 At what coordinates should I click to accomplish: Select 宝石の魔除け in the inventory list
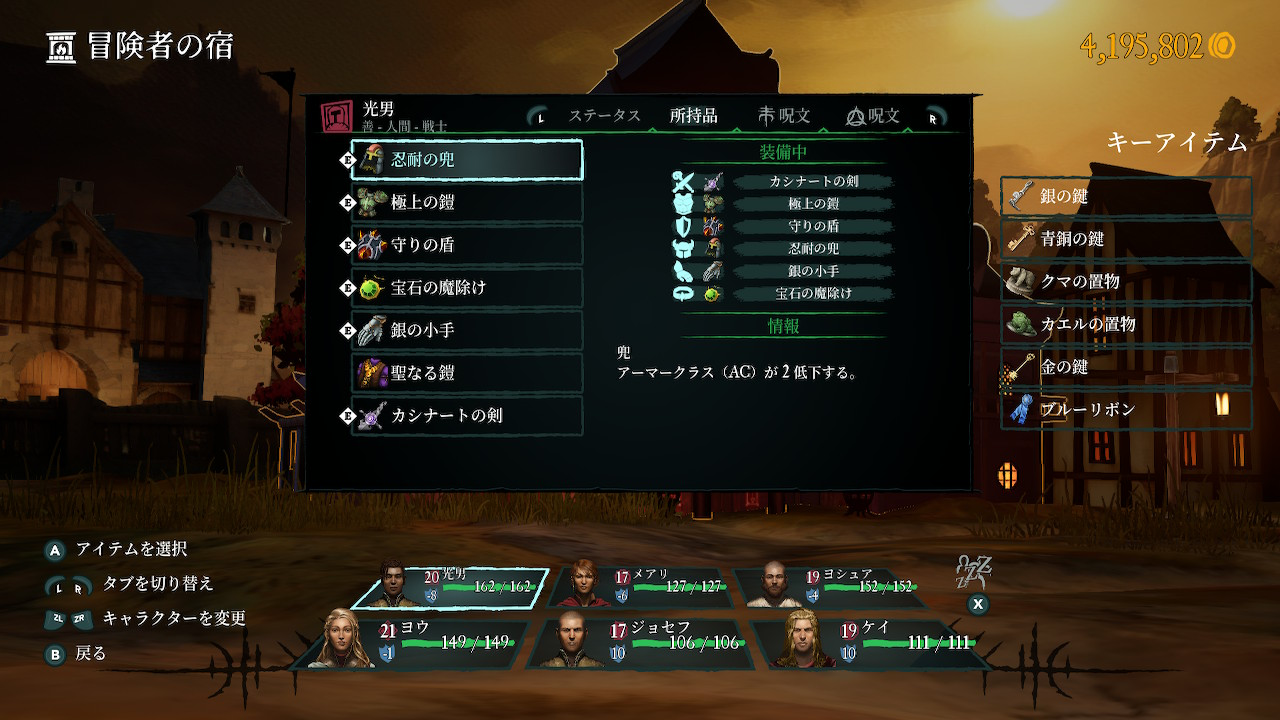(467, 288)
